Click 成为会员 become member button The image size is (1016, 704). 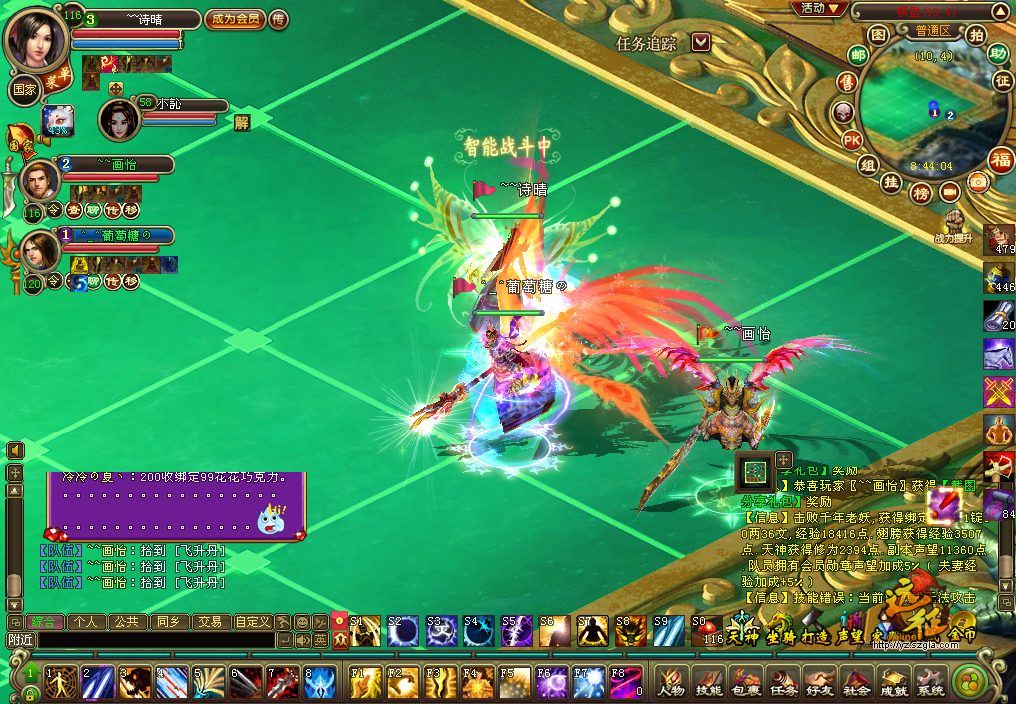pyautogui.click(x=235, y=19)
